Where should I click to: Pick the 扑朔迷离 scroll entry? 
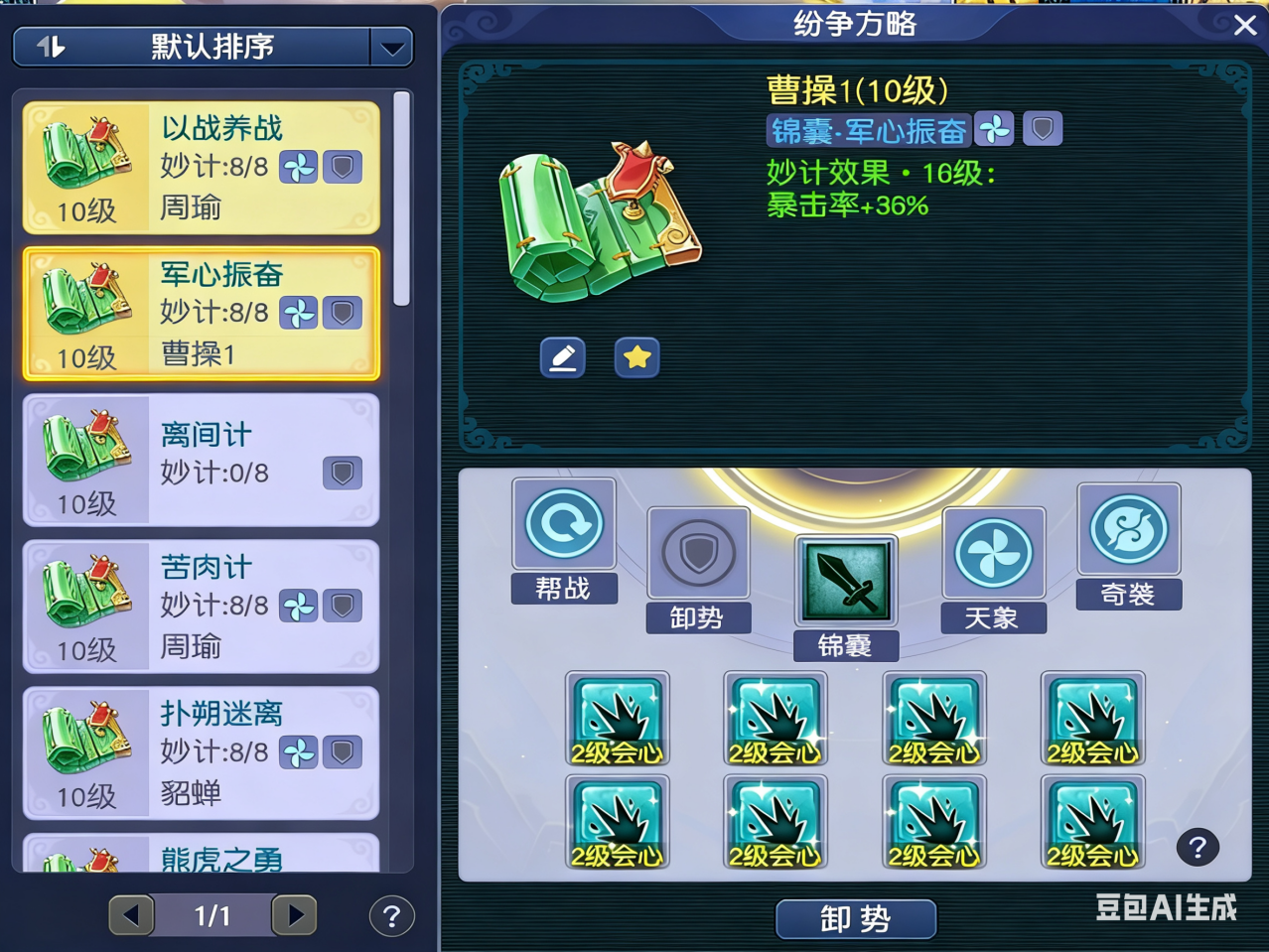tap(201, 752)
